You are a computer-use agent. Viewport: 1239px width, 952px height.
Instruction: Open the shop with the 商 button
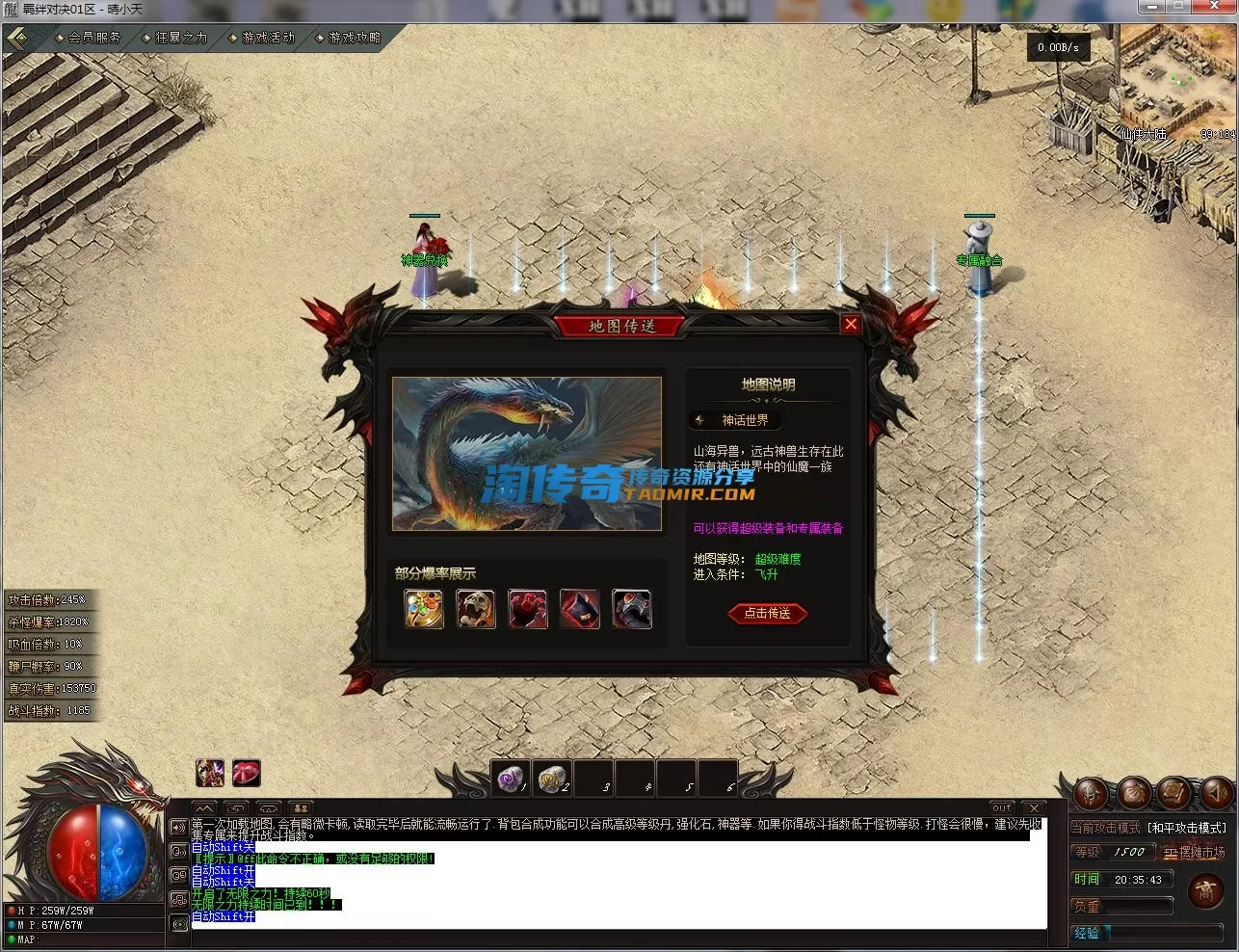pyautogui.click(x=1205, y=891)
